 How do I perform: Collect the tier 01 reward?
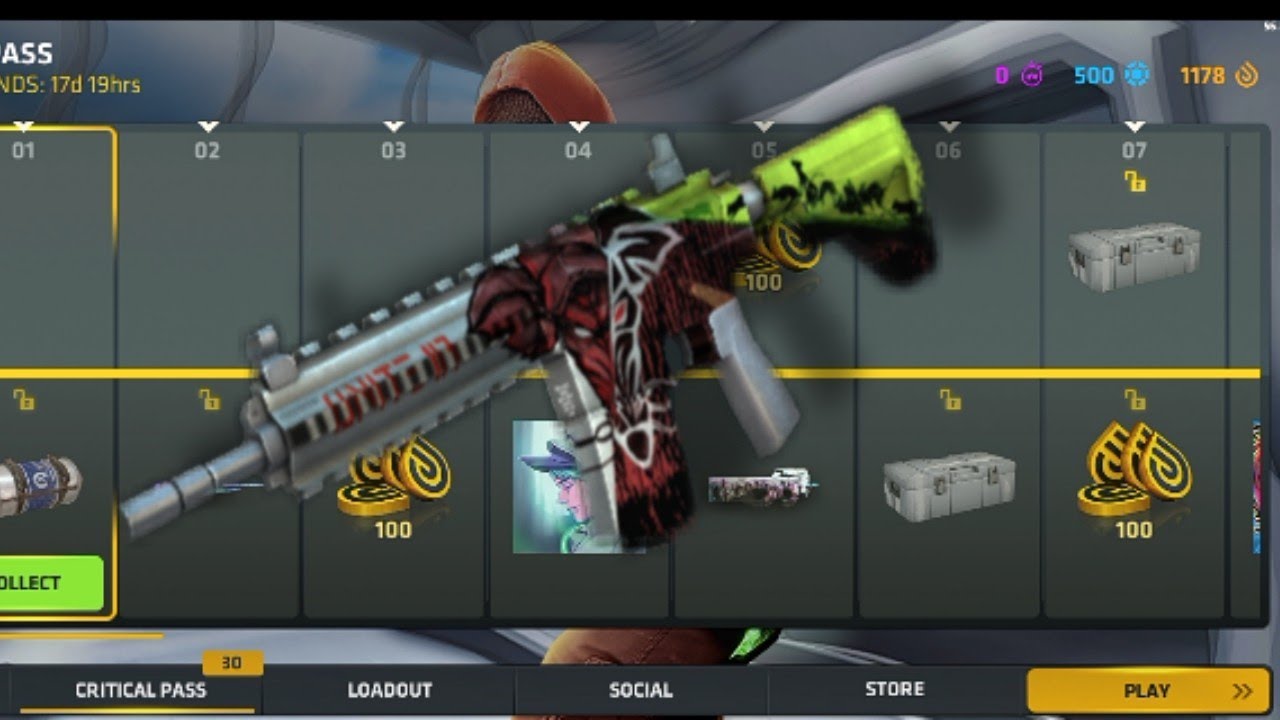pyautogui.click(x=50, y=583)
